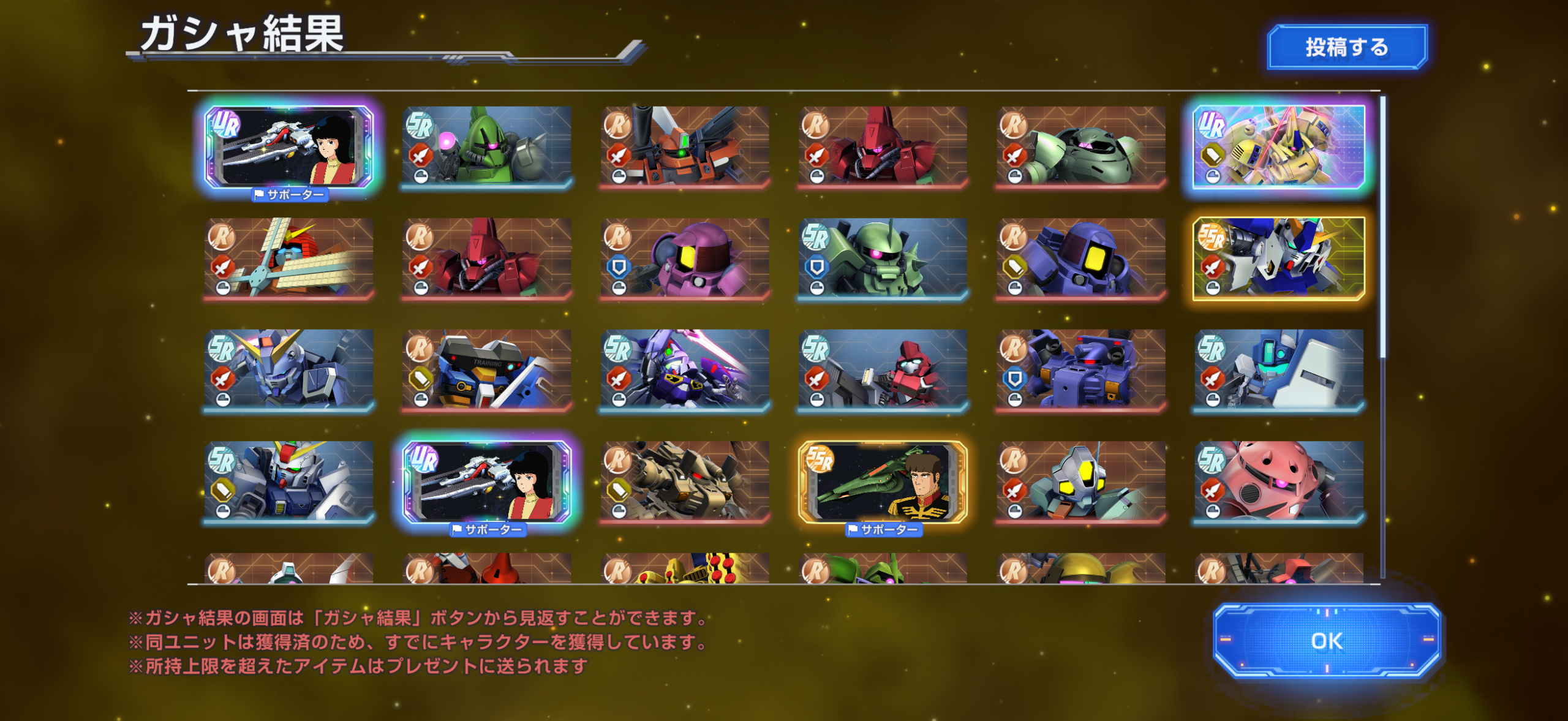Click the SR badge on the green Zaku card
Viewport: 1568px width, 721px height.
pos(420,123)
